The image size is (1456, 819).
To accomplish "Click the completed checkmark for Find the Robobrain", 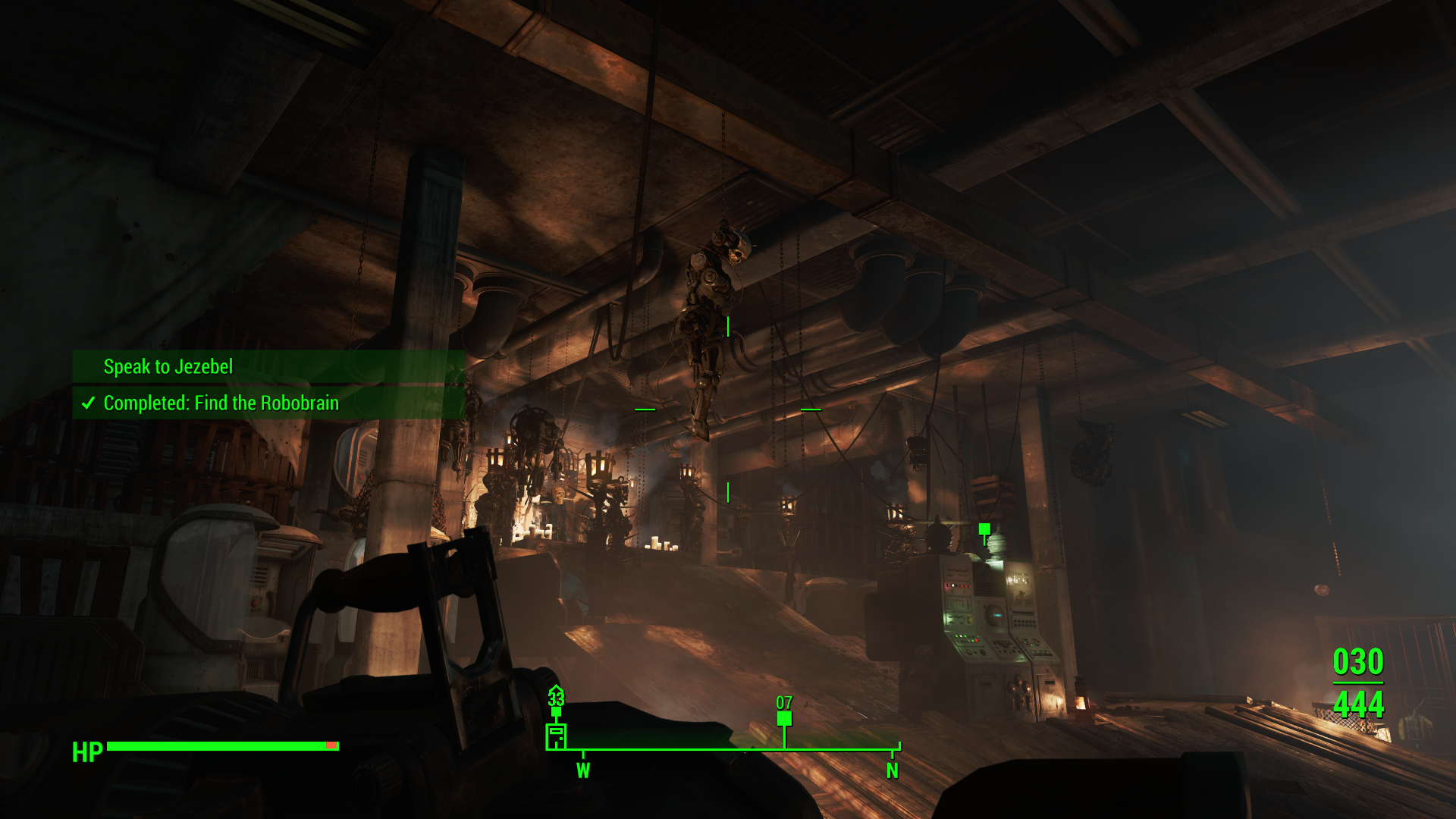I will 89,403.
